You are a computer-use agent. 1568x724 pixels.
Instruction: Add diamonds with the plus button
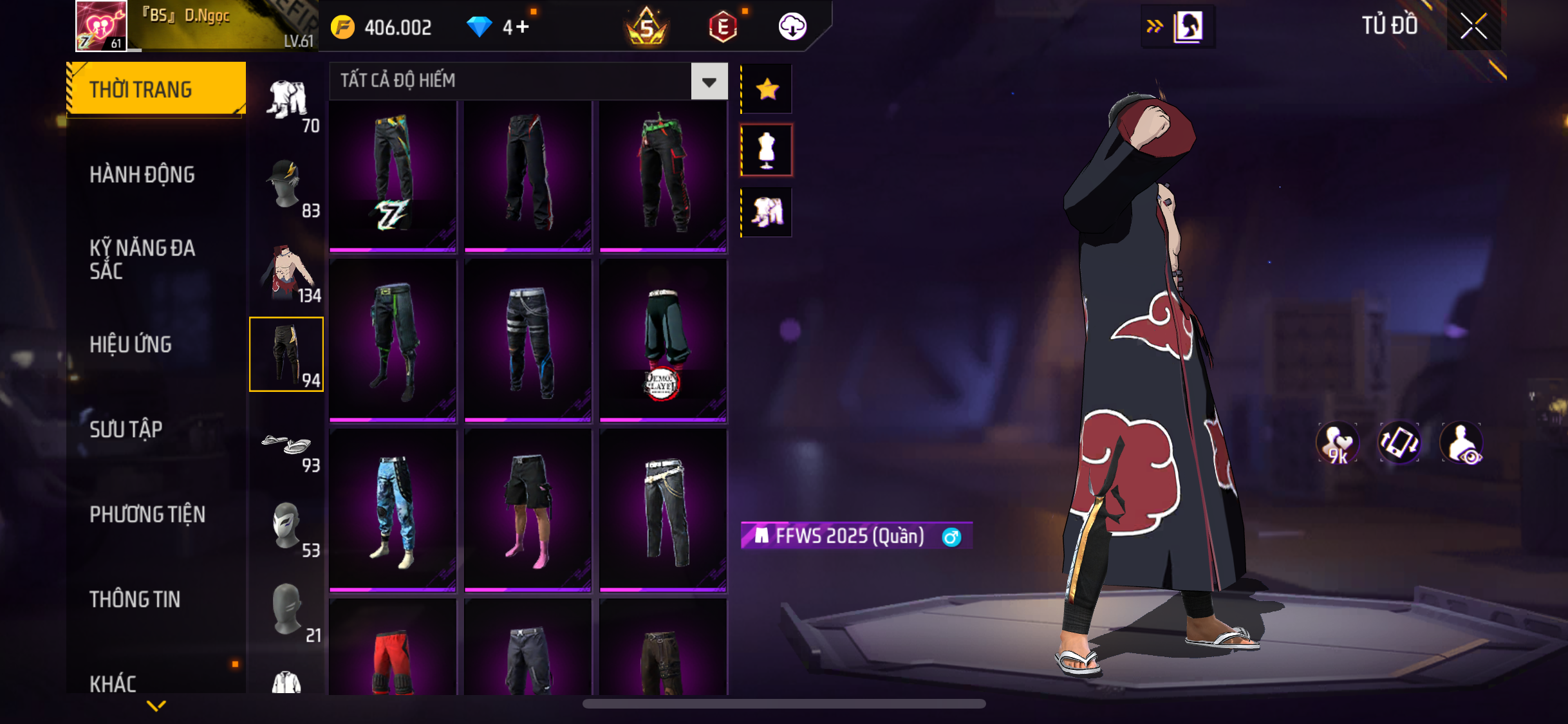[x=522, y=27]
